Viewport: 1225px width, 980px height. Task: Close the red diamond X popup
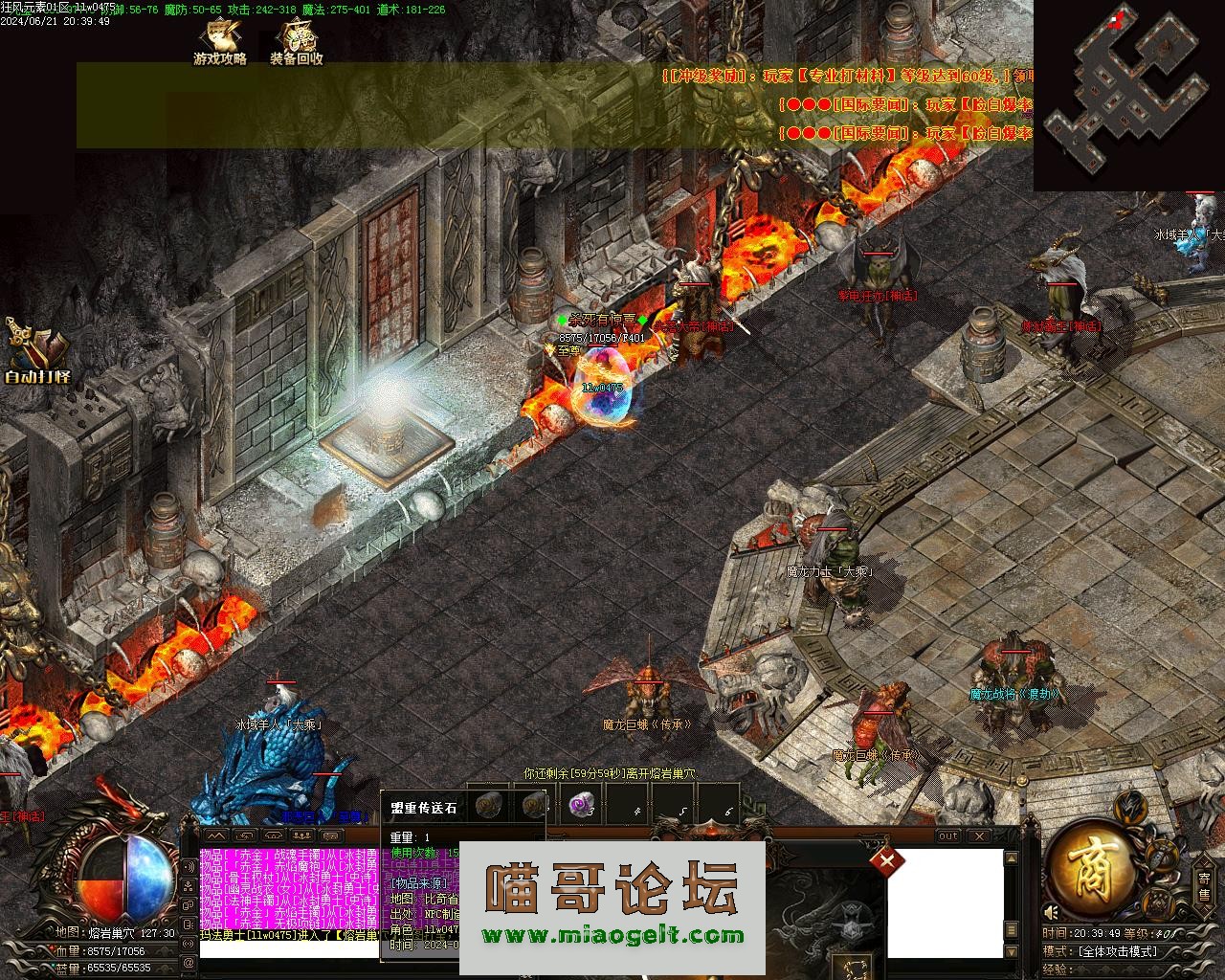point(887,860)
